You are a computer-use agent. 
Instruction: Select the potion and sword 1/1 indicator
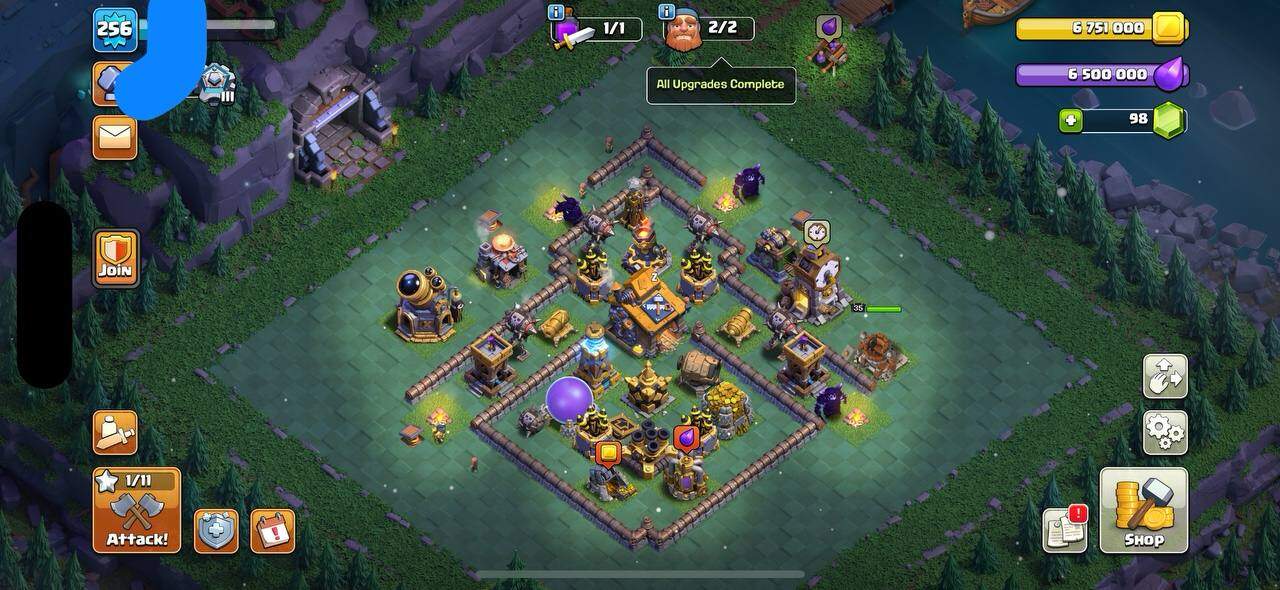598,30
